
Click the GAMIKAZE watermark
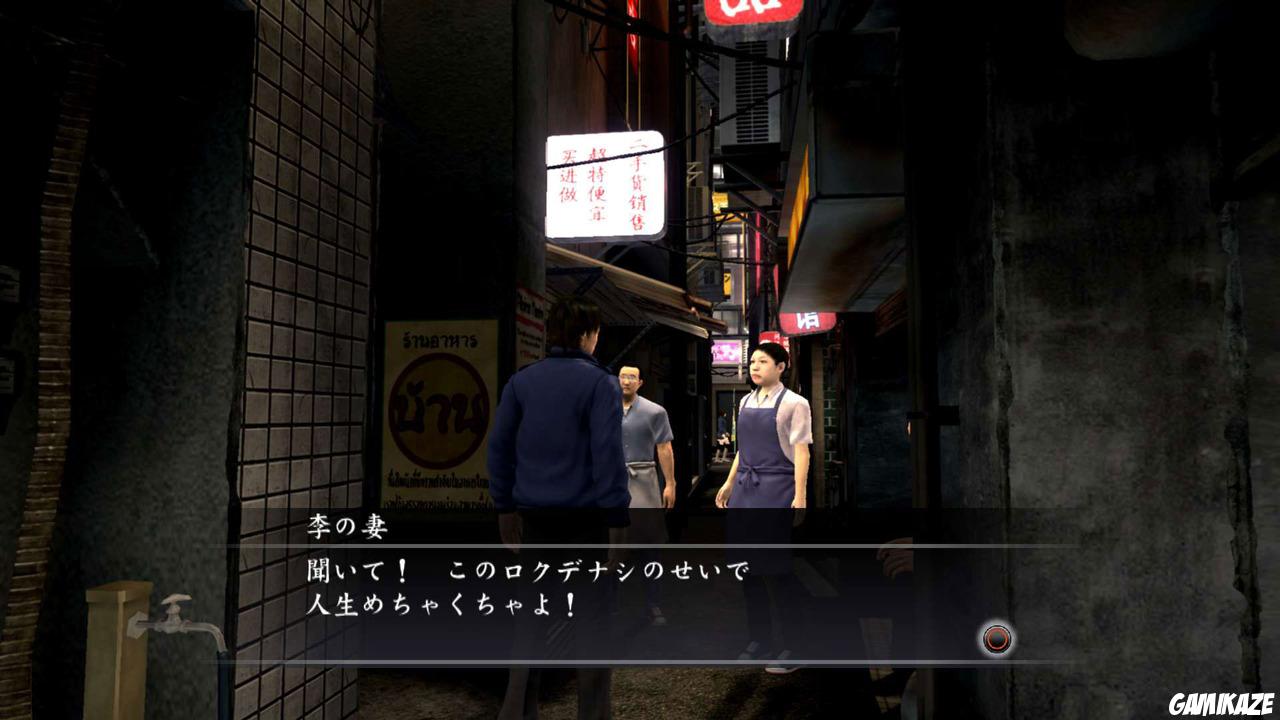click(x=1222, y=704)
